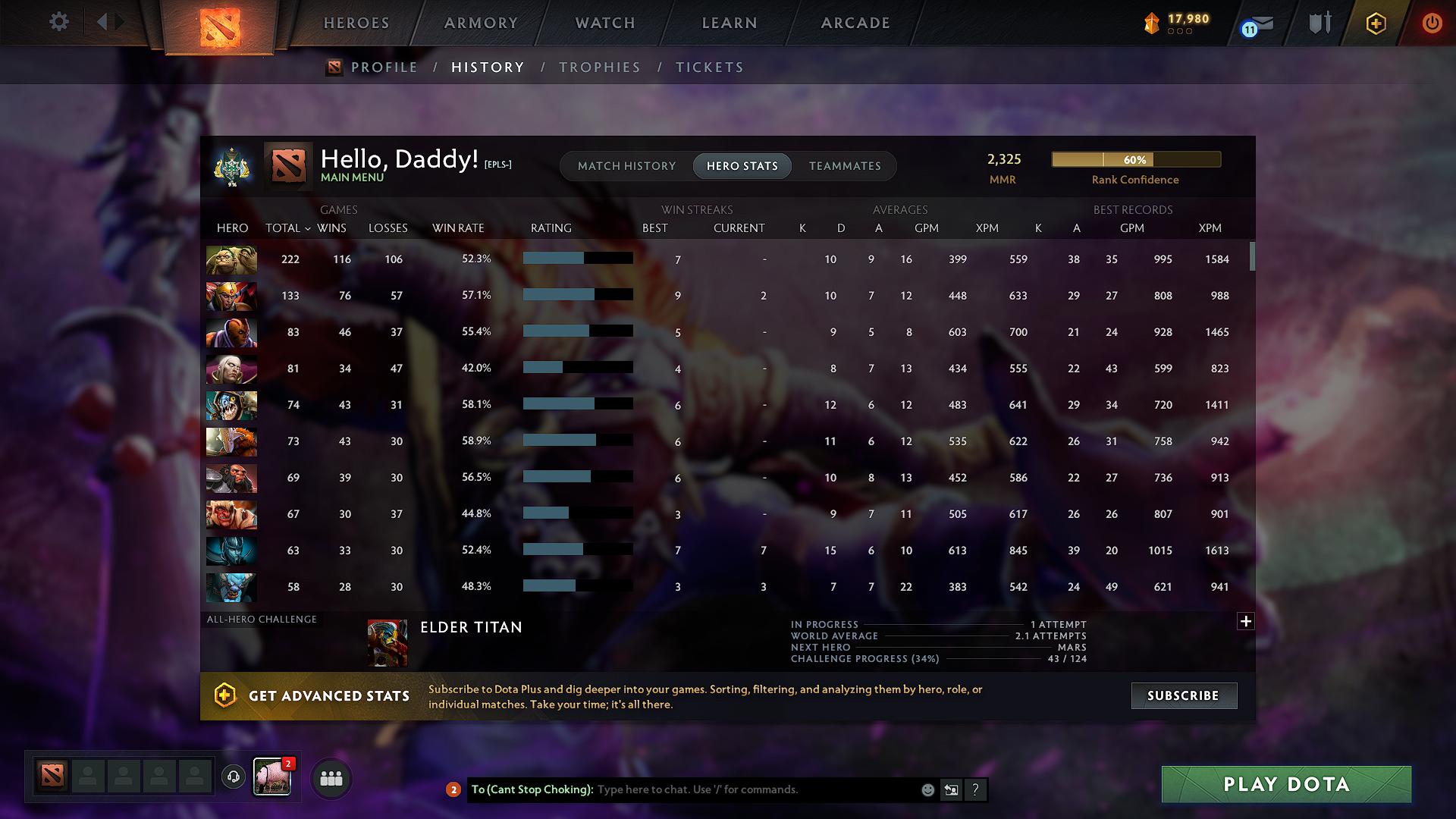Expand the All-Hero Challenge panel
The height and width of the screenshot is (819, 1456).
(x=1246, y=621)
